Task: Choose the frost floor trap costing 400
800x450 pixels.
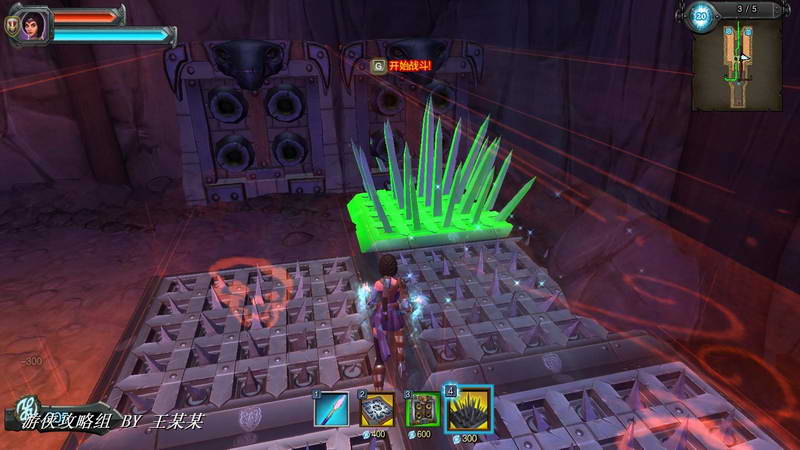Action: pyautogui.click(x=377, y=409)
